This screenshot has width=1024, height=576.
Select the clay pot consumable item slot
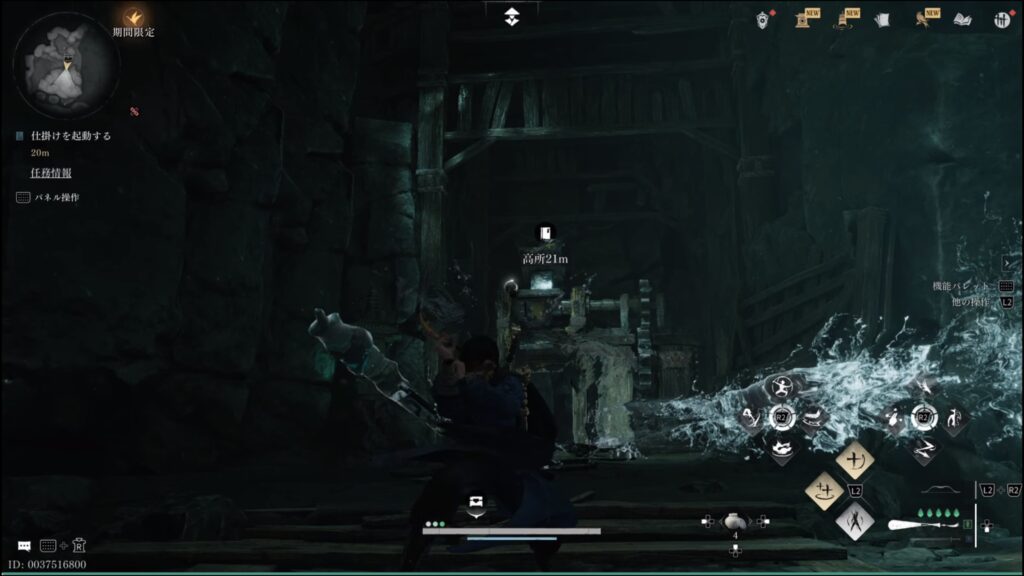[735, 520]
